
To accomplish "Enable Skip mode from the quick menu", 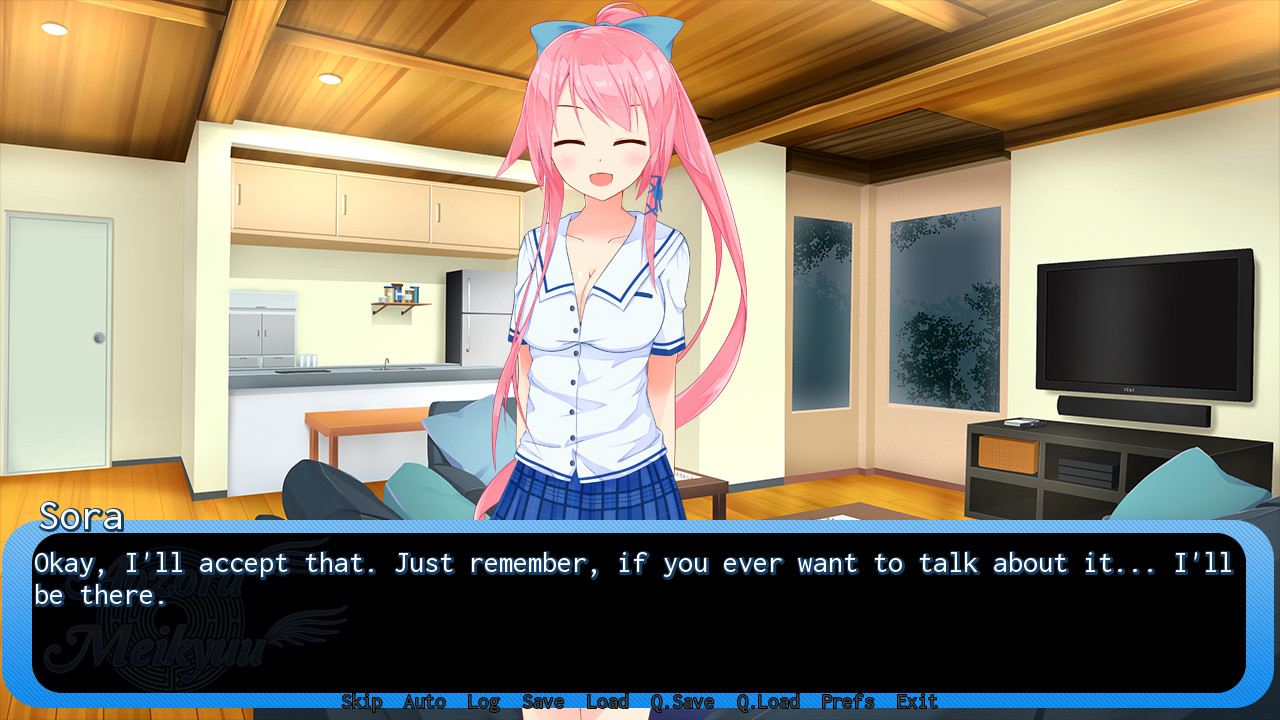I will pyautogui.click(x=362, y=701).
